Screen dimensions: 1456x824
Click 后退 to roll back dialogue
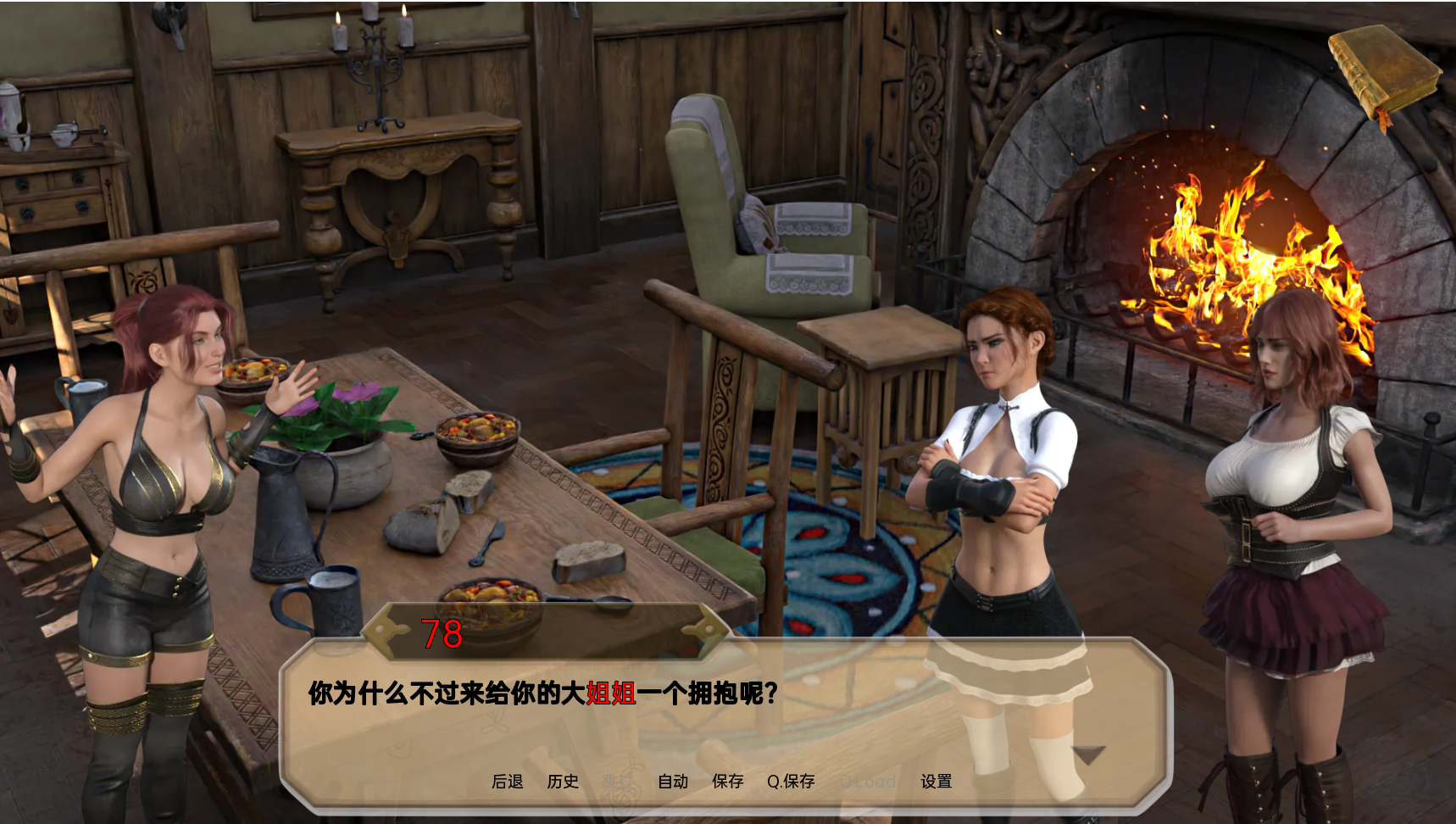[x=508, y=782]
